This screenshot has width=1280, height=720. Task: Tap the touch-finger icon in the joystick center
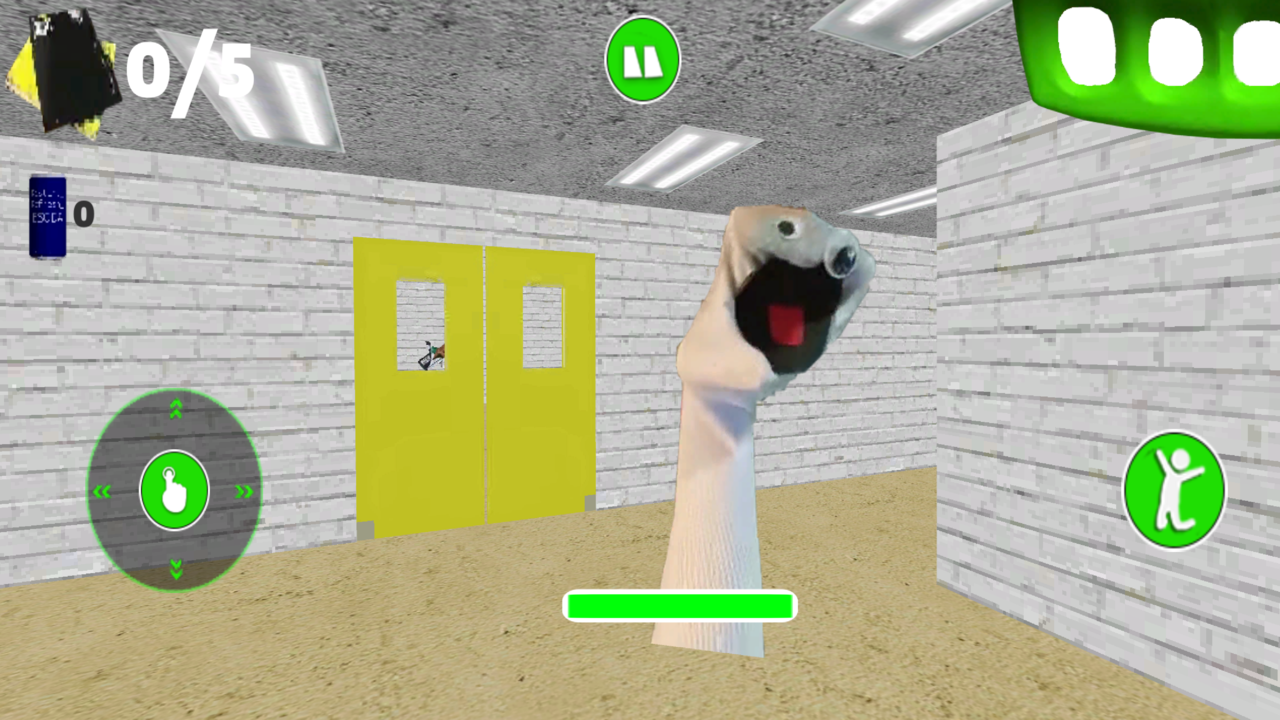175,490
